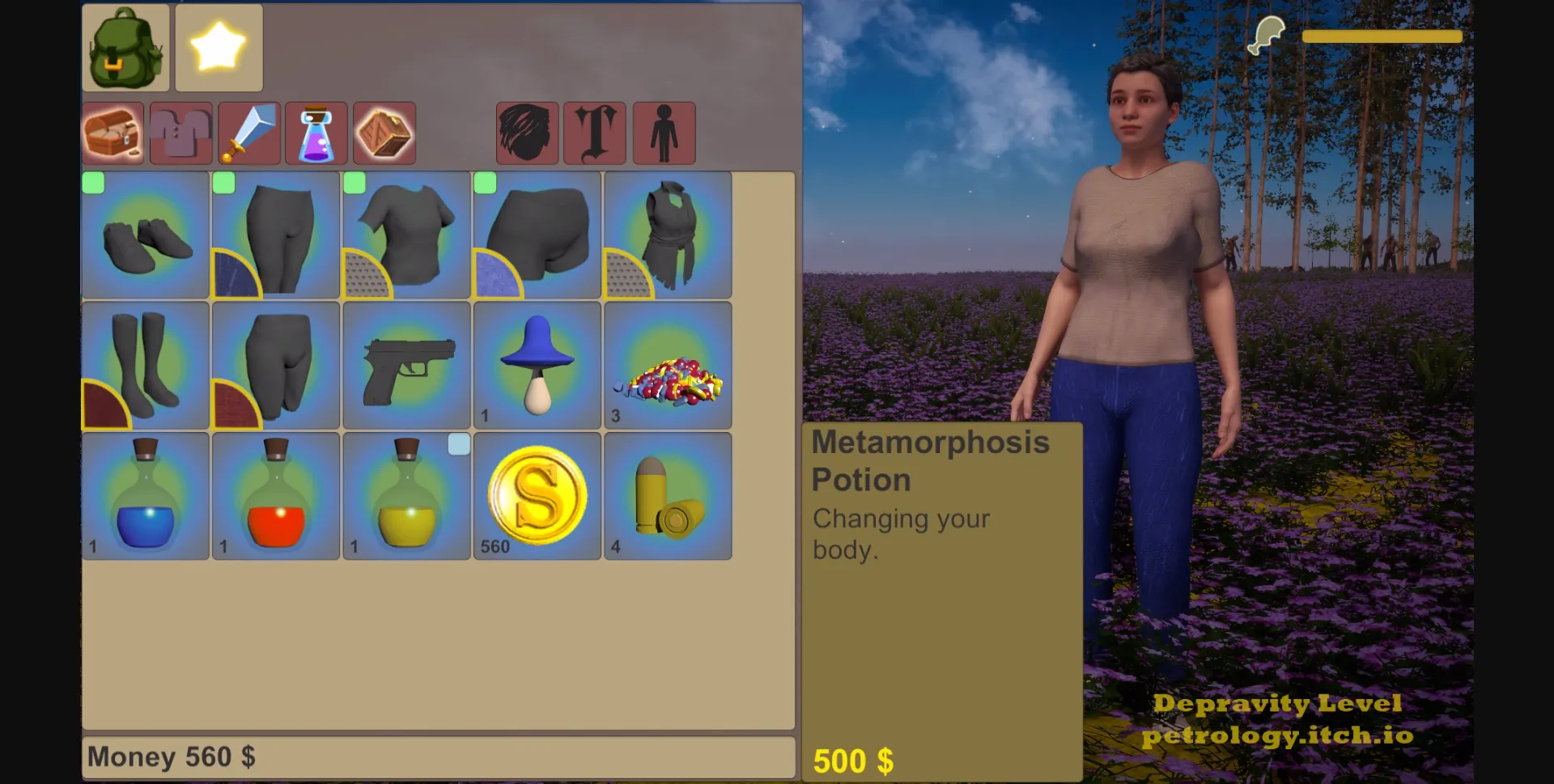The image size is (1554, 784).
Task: Click the 500 $ purchase price
Action: [x=854, y=761]
